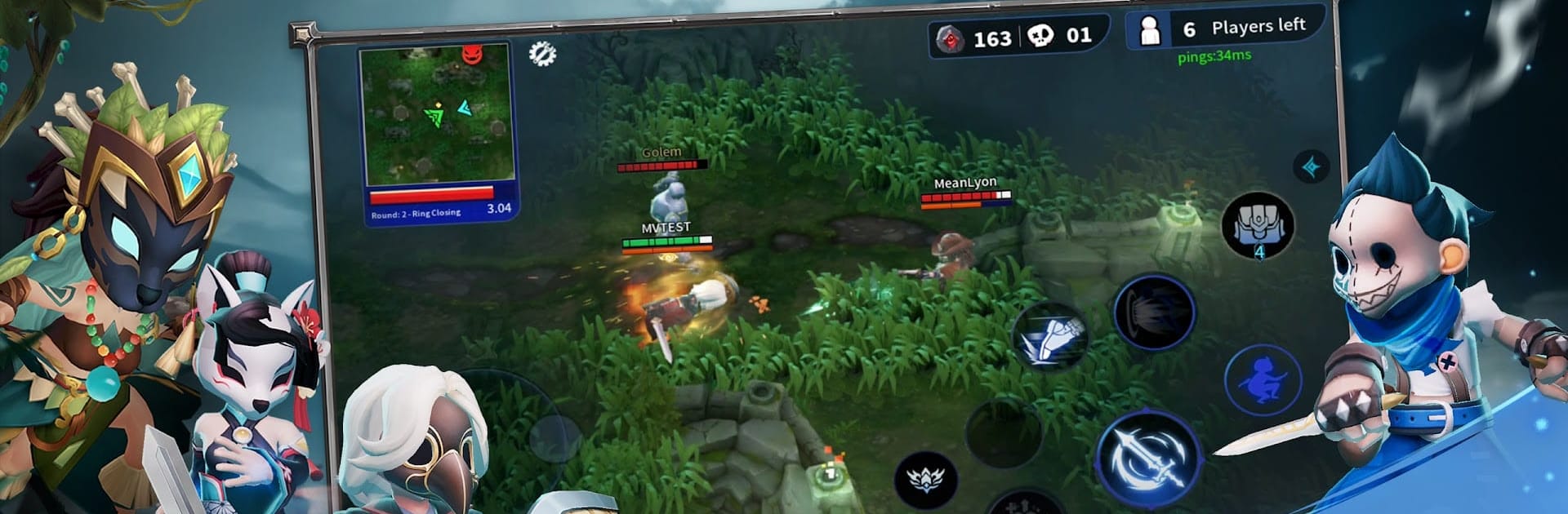Select the red demon marker on minimap
The image size is (1568, 514).
pos(473,54)
